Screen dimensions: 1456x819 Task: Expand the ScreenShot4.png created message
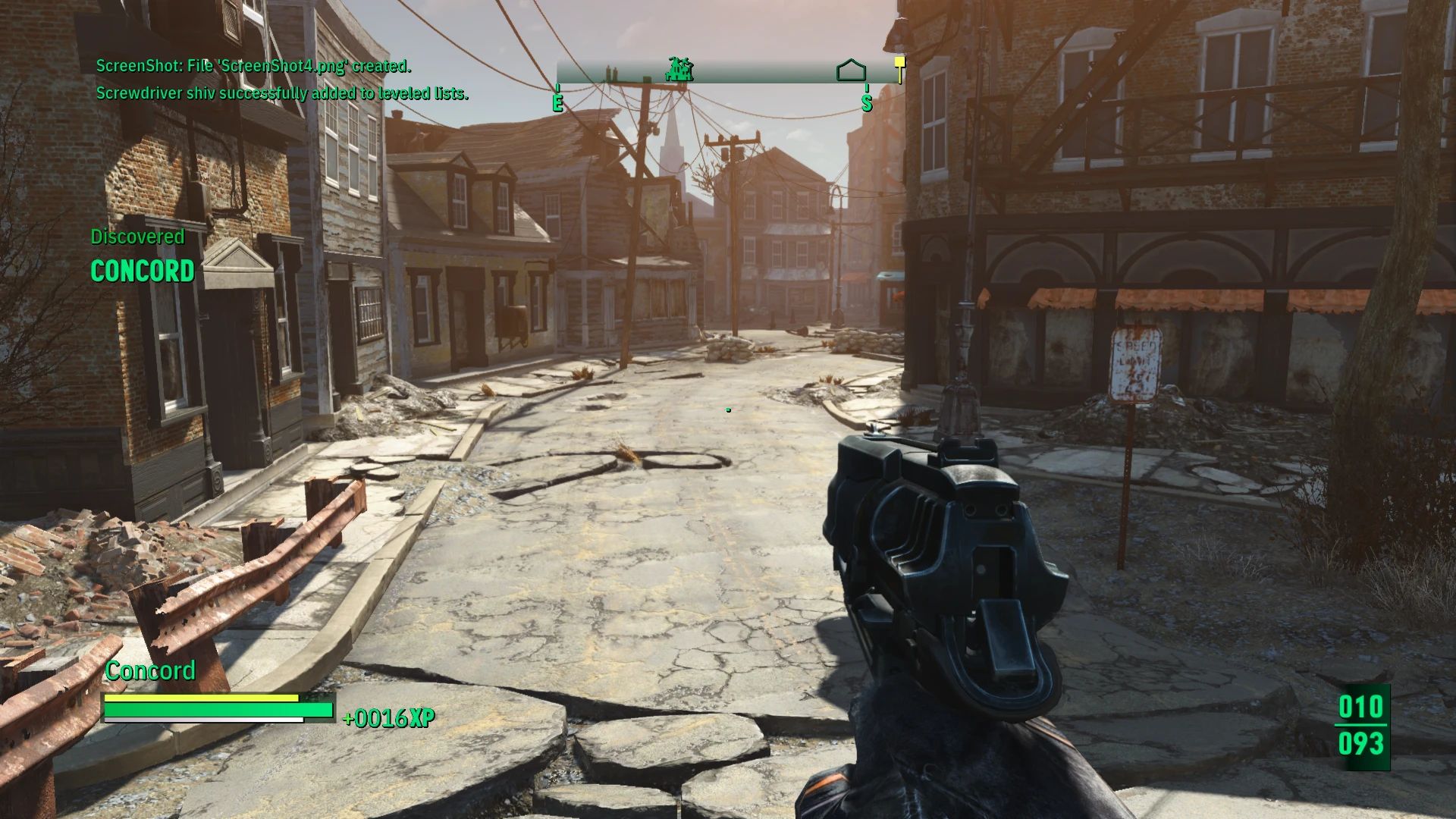click(x=253, y=67)
